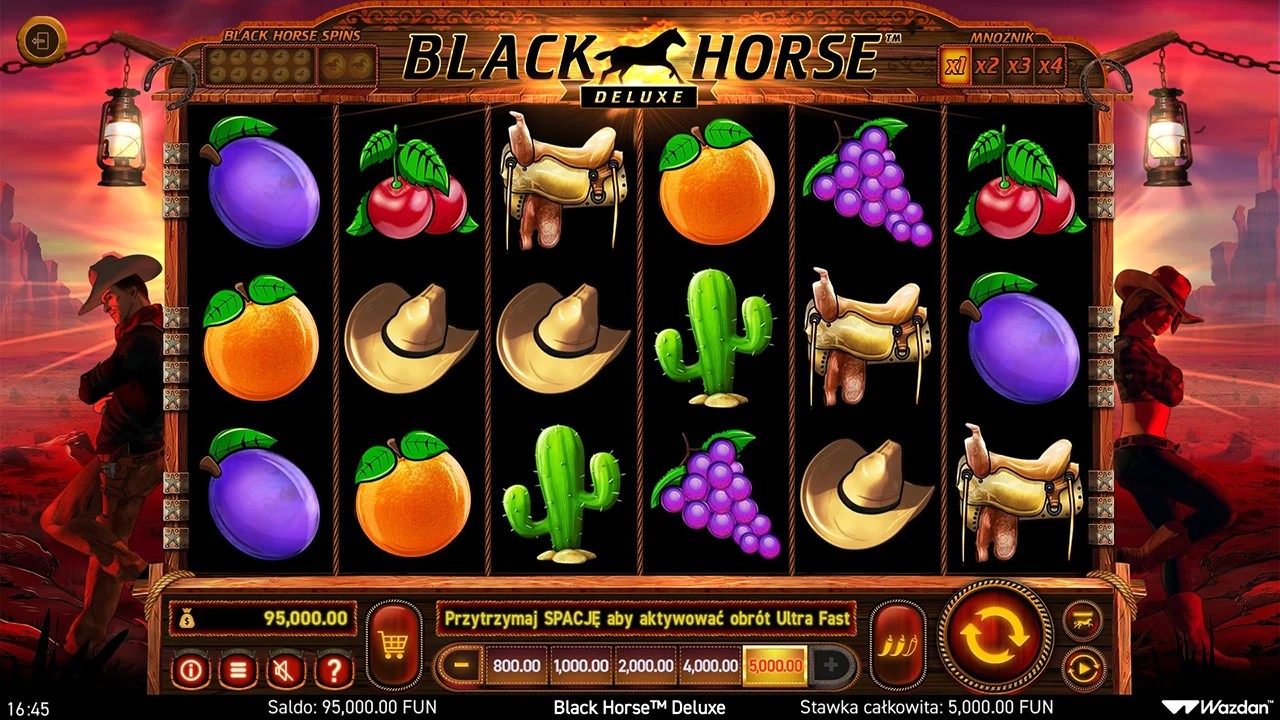
Task: Open the shopping cart bonus buy
Action: point(393,645)
